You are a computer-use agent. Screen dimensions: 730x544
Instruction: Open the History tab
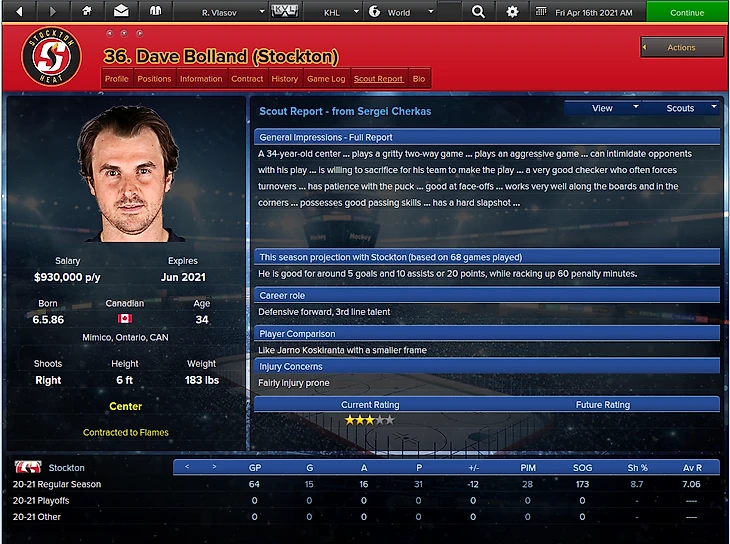coord(284,79)
